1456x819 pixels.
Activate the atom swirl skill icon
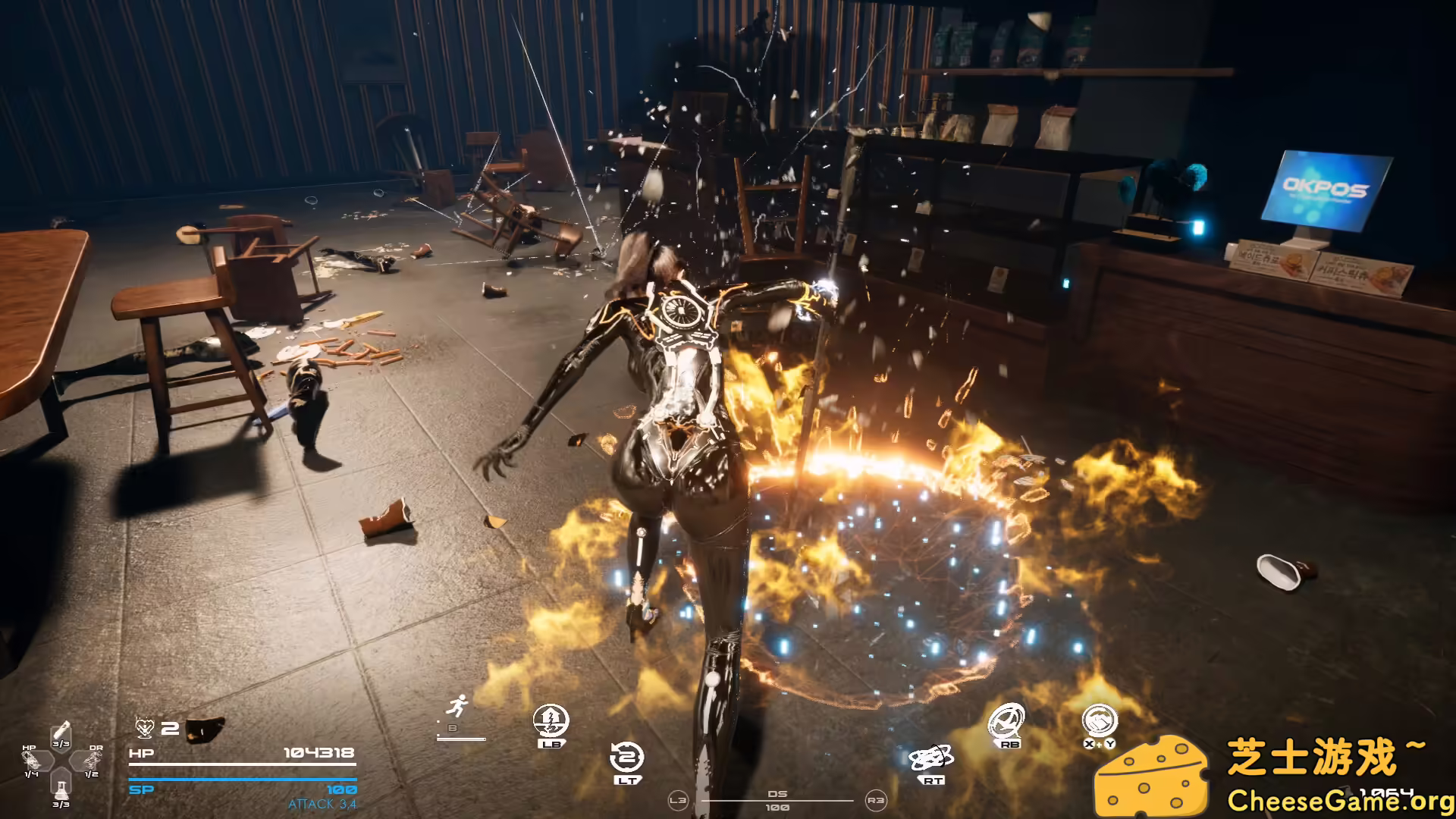(931, 758)
